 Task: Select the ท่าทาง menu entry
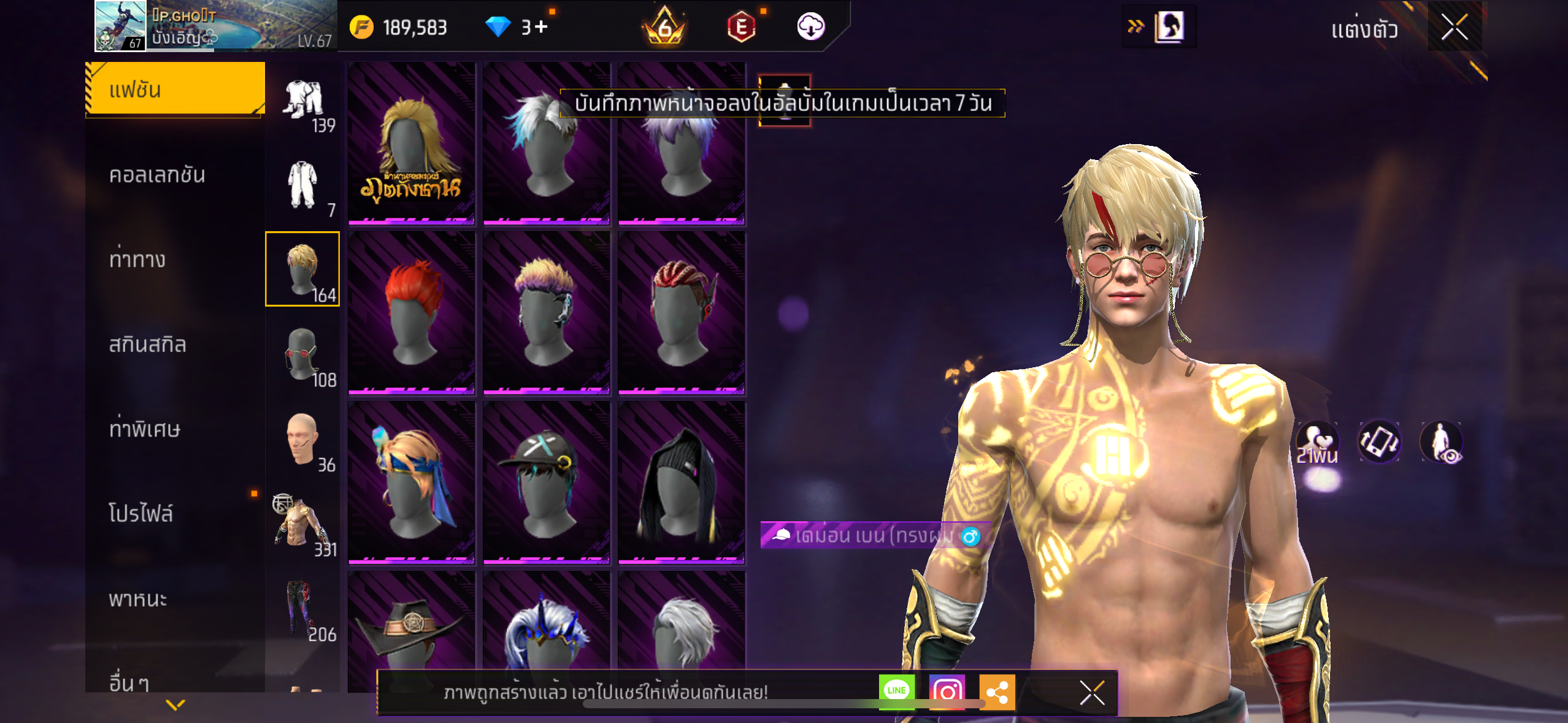click(137, 259)
